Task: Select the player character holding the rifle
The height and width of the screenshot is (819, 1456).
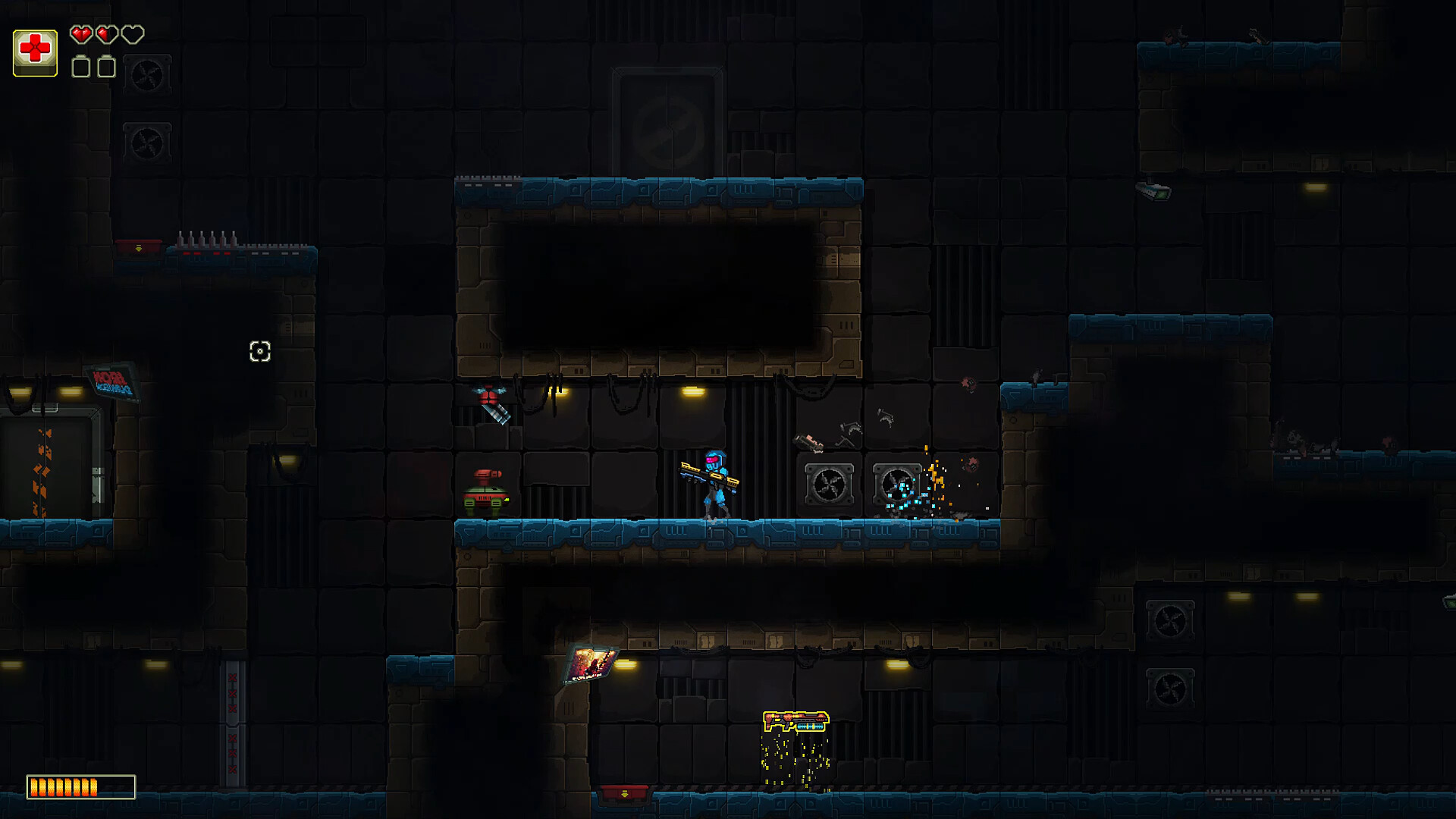Action: point(715,482)
